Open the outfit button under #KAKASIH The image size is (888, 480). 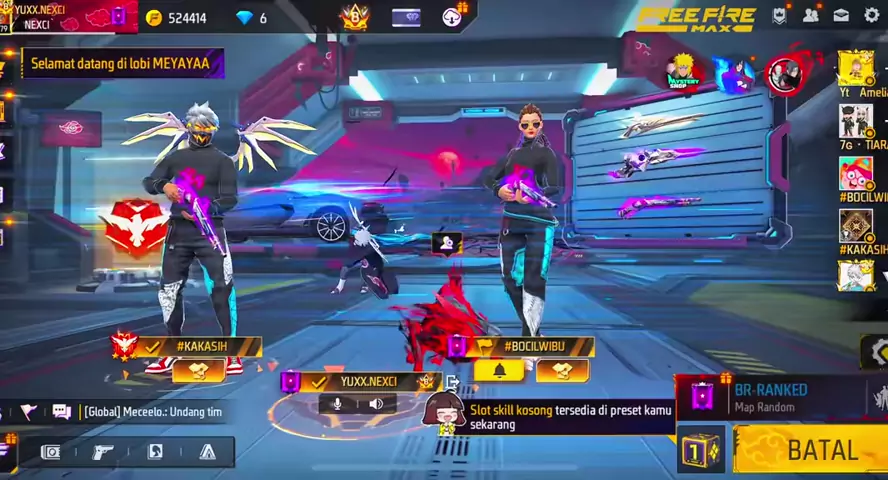198,371
